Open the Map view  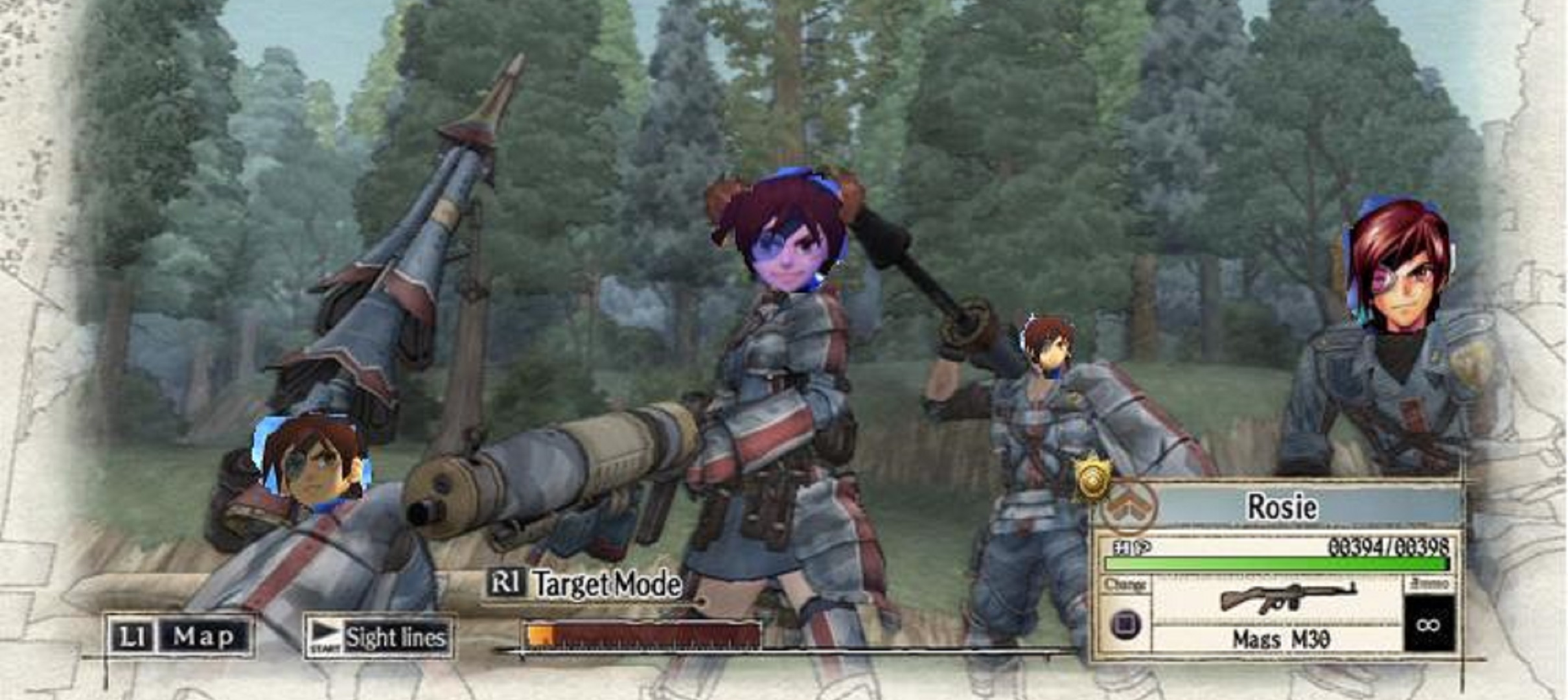(180, 636)
